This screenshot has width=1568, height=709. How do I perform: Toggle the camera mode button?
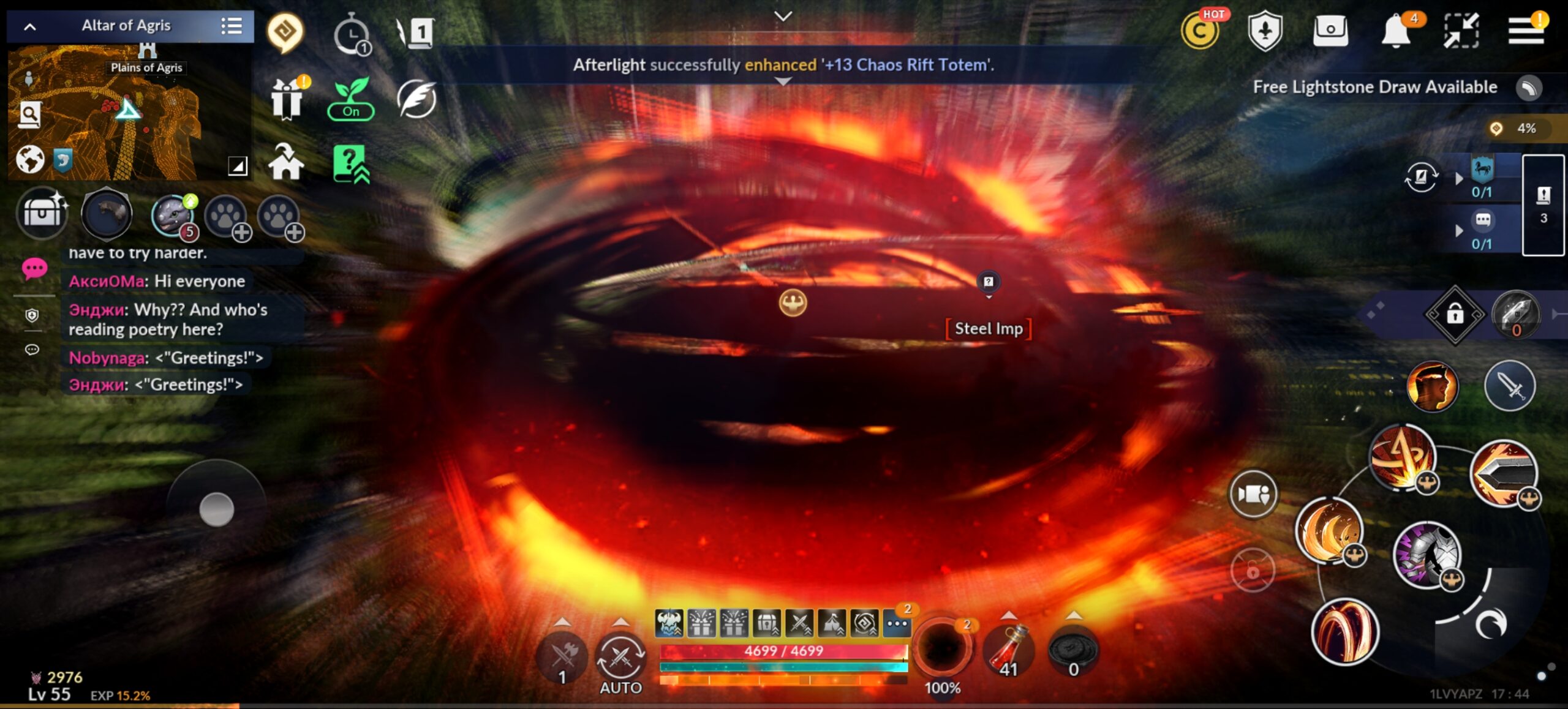click(x=1253, y=494)
